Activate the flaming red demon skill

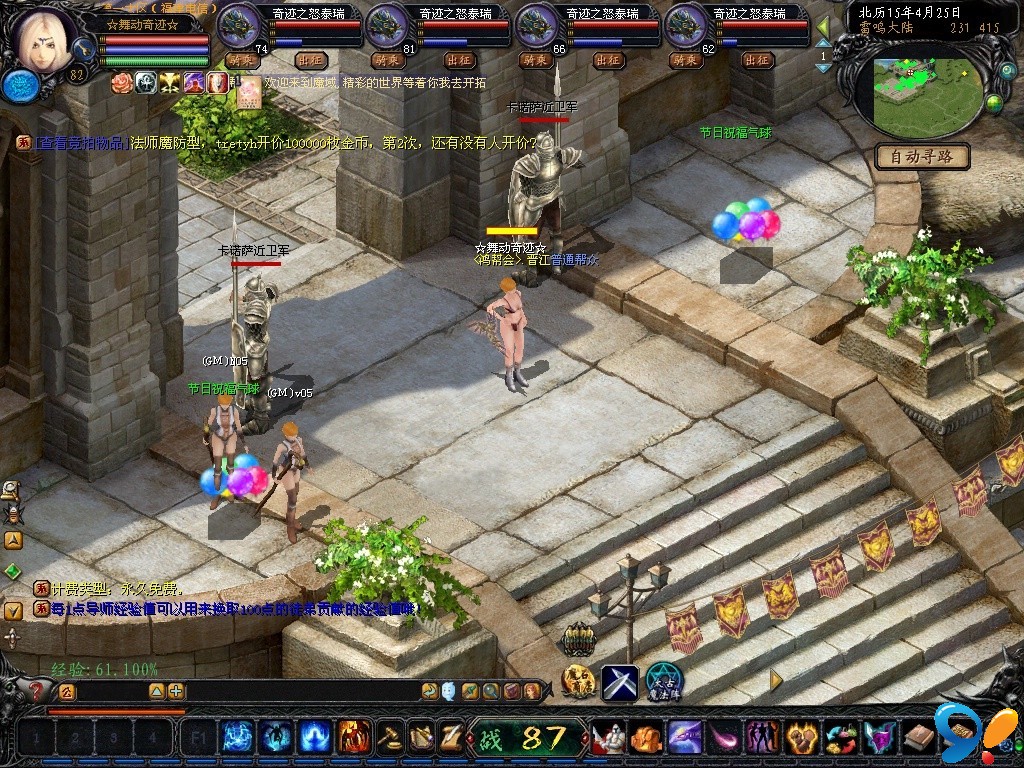352,738
